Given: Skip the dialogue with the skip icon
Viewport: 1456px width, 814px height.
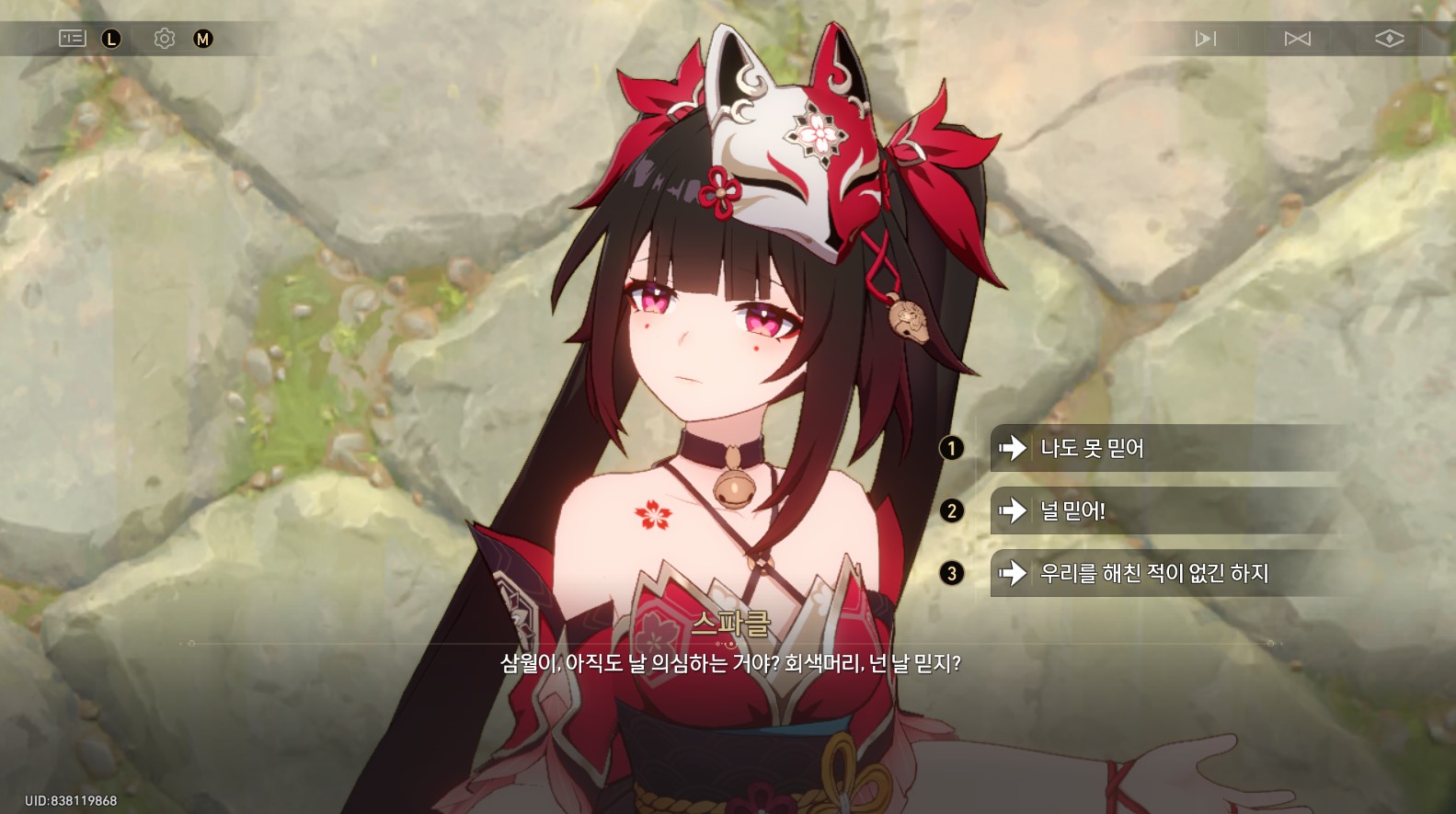Looking at the screenshot, I should (x=1297, y=39).
